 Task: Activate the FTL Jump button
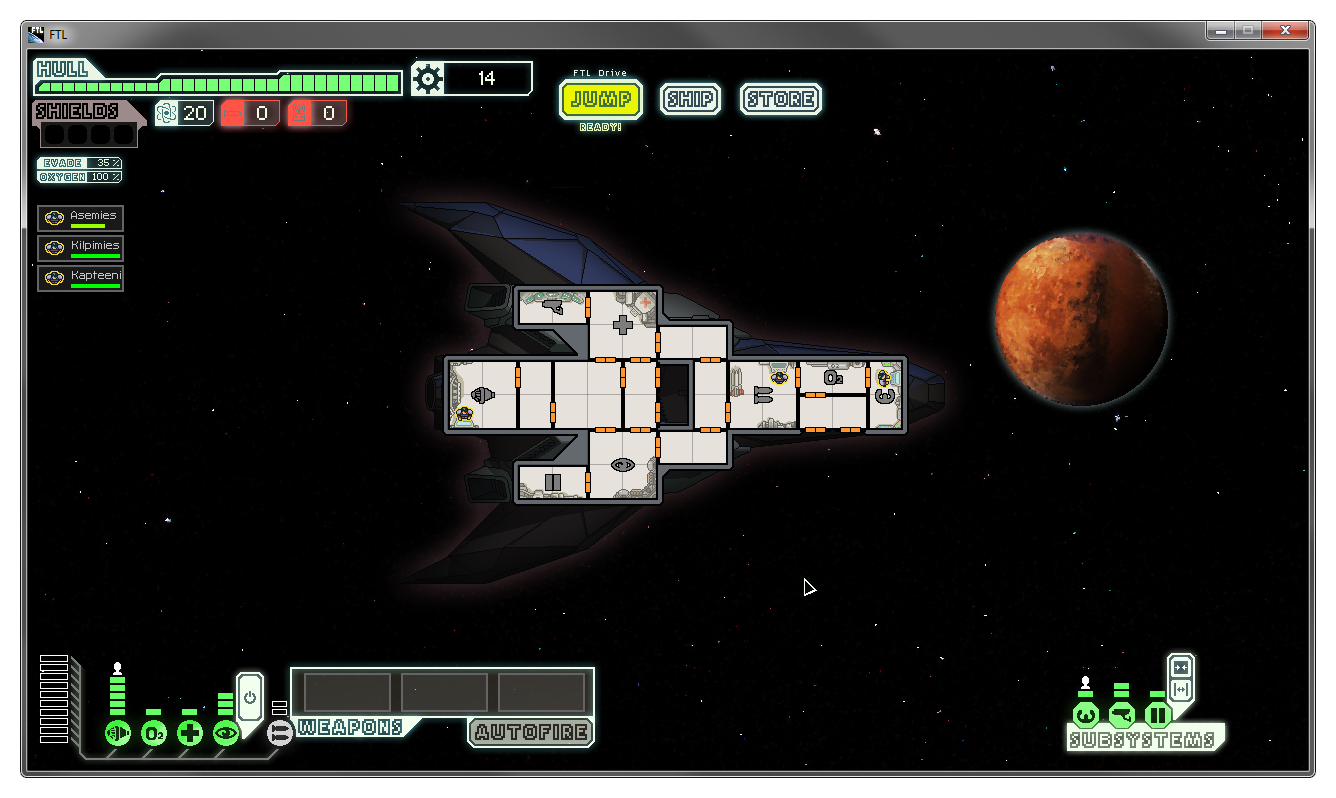coord(601,99)
